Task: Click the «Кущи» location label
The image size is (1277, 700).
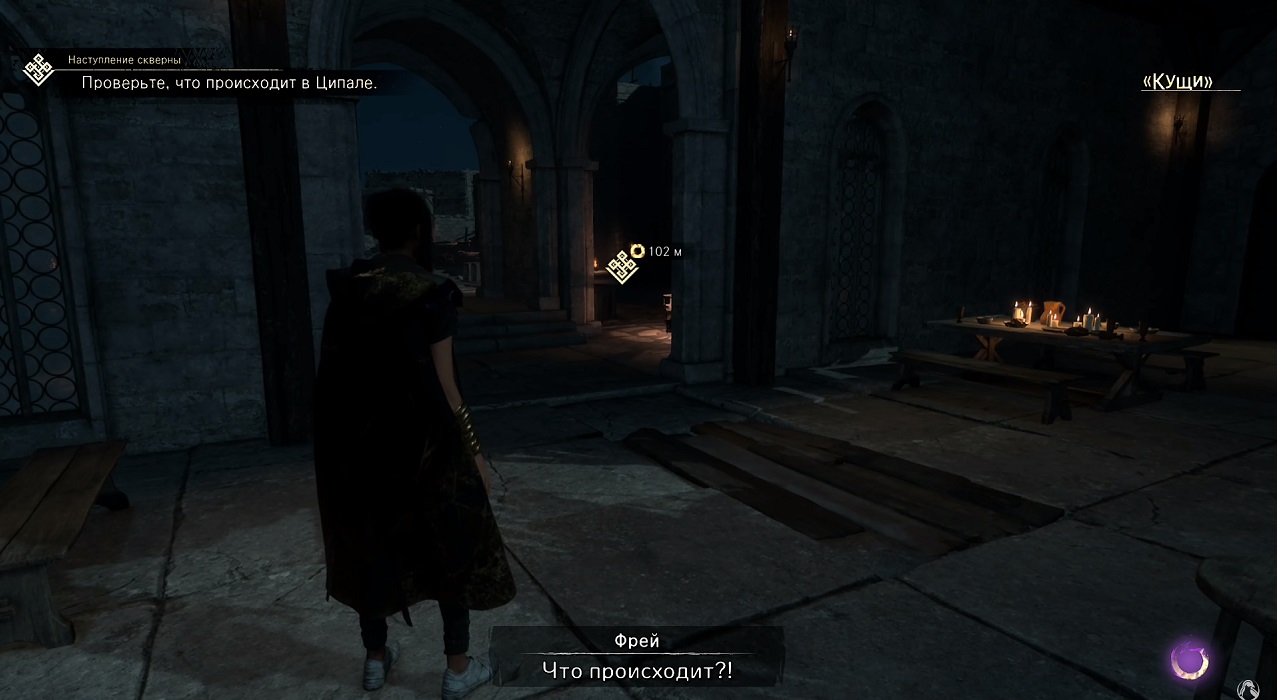Action: [1177, 82]
